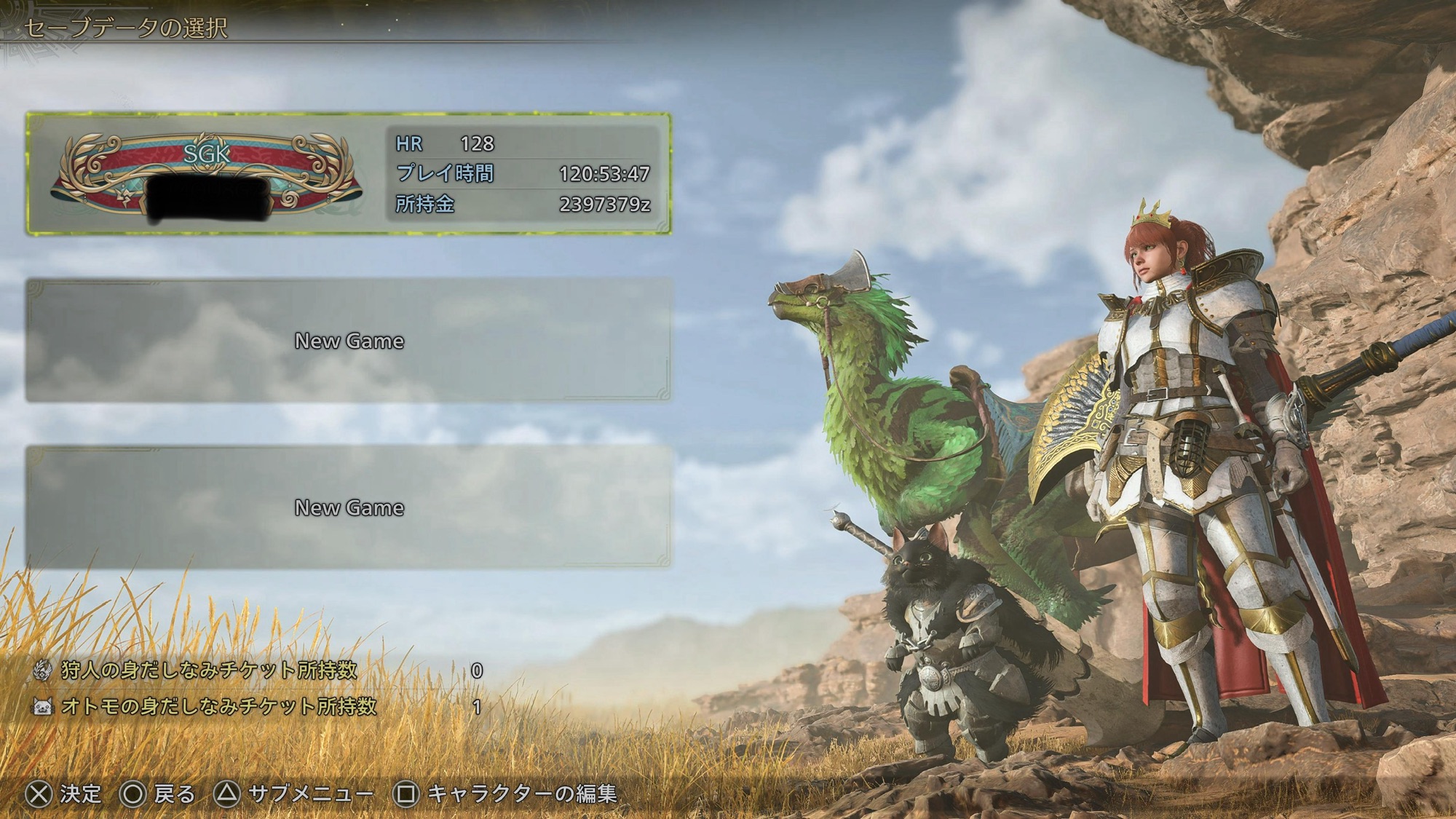Viewport: 1456px width, 819px height.
Task: Select the SGK save data with HR 128
Action: point(348,173)
